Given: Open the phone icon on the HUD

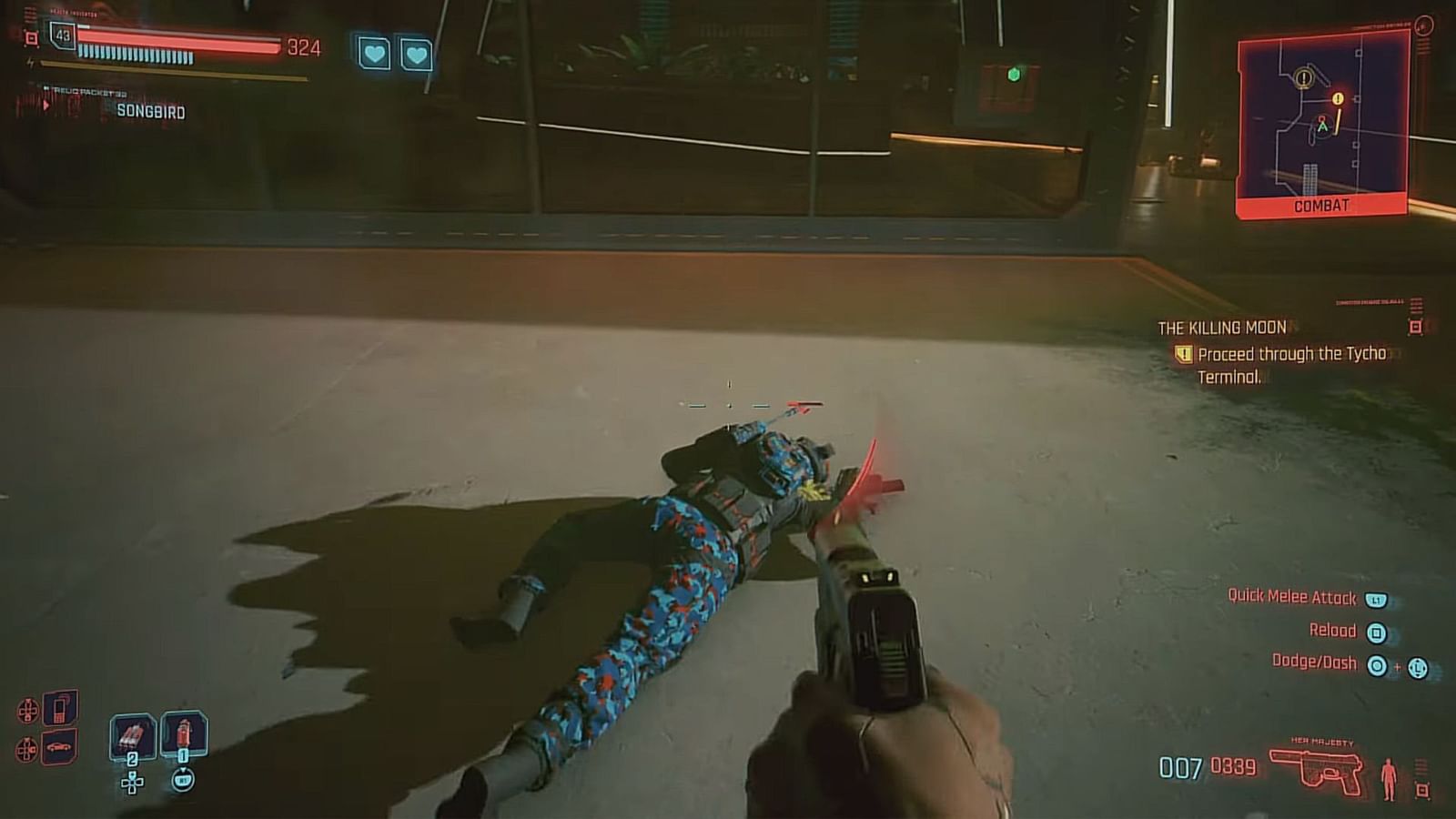Looking at the screenshot, I should [x=58, y=708].
